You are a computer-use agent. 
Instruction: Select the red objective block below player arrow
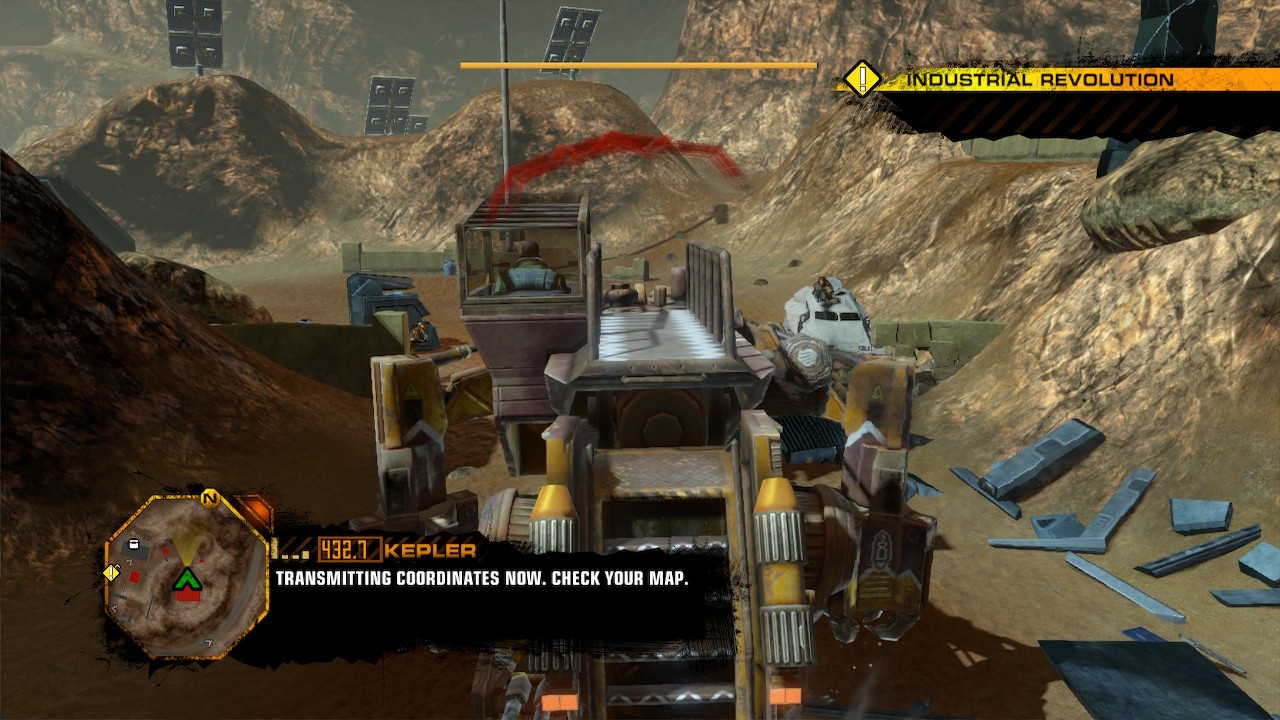(188, 596)
